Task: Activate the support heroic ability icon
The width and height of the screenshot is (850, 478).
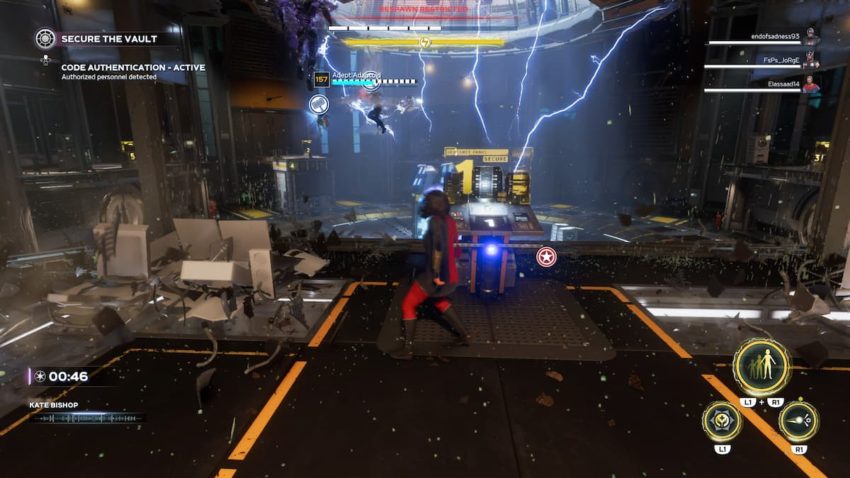Action: pos(722,421)
